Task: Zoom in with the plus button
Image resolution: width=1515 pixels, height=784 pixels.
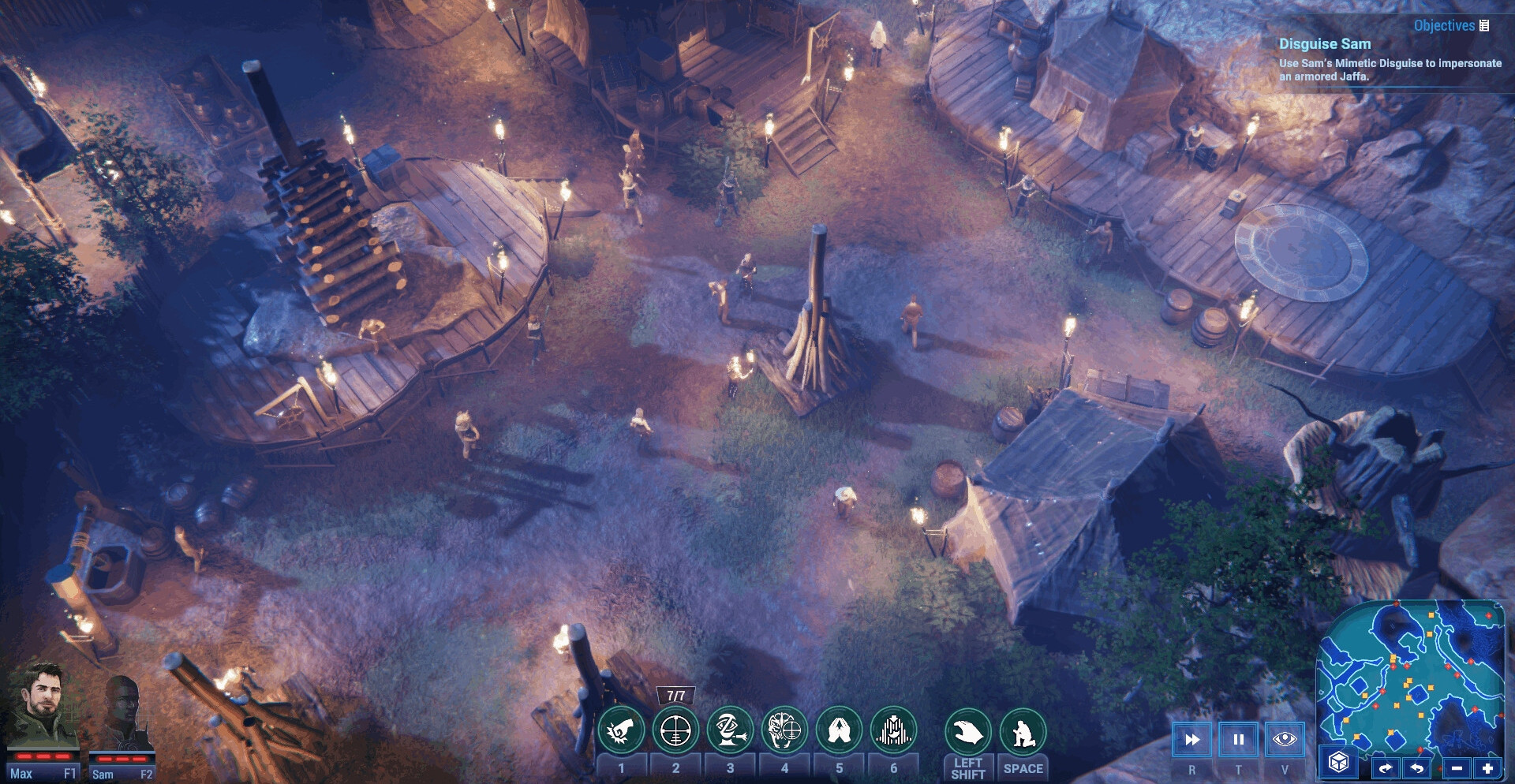Action: click(1488, 767)
